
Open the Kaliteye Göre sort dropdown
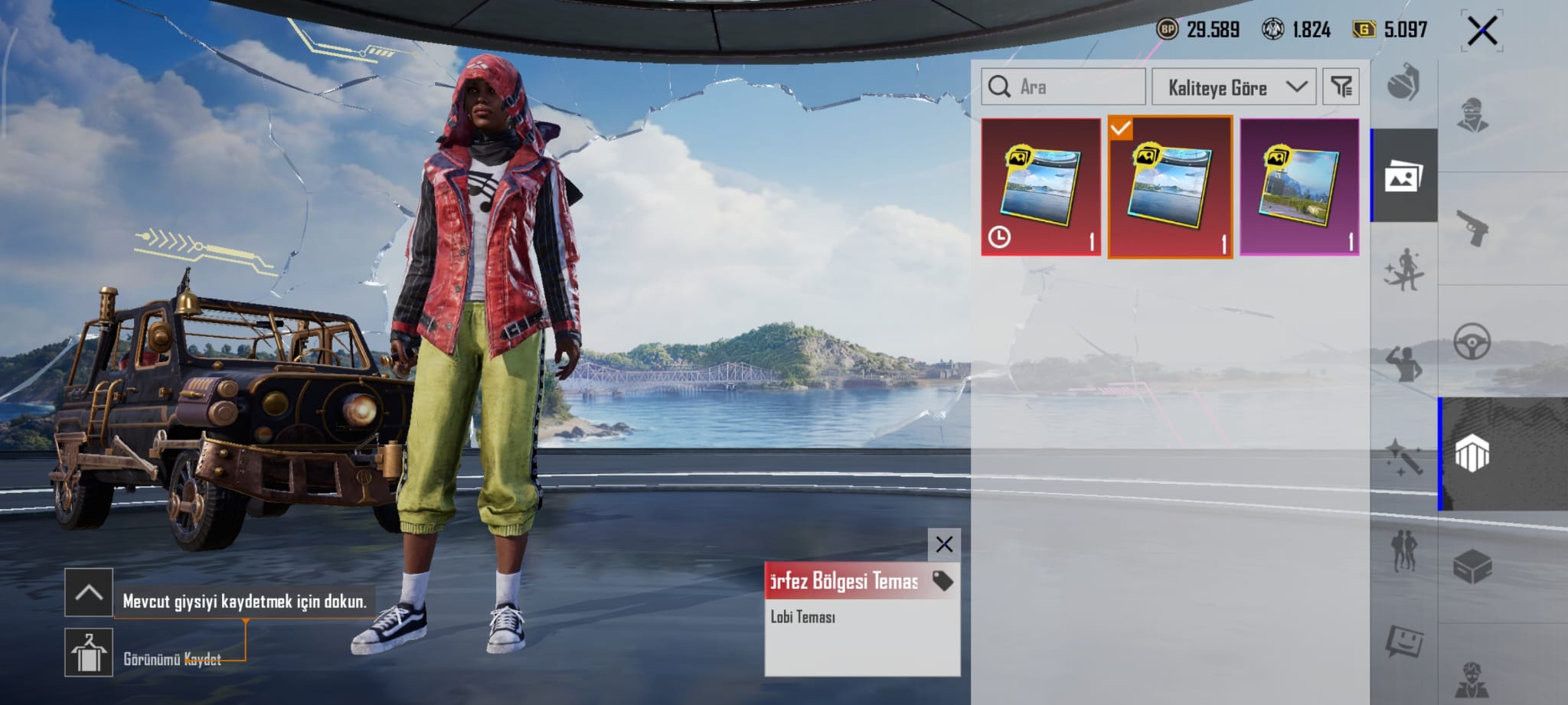(x=1233, y=87)
